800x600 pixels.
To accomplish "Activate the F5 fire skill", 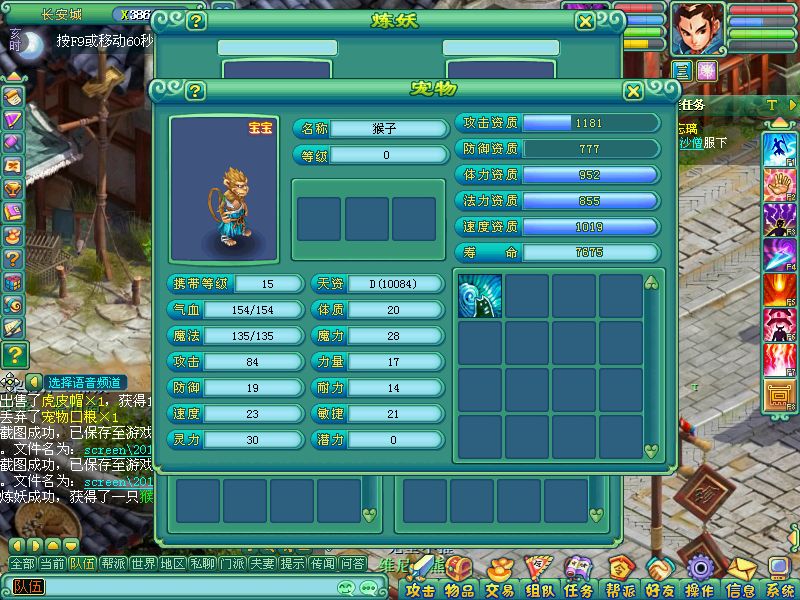I will (778, 290).
